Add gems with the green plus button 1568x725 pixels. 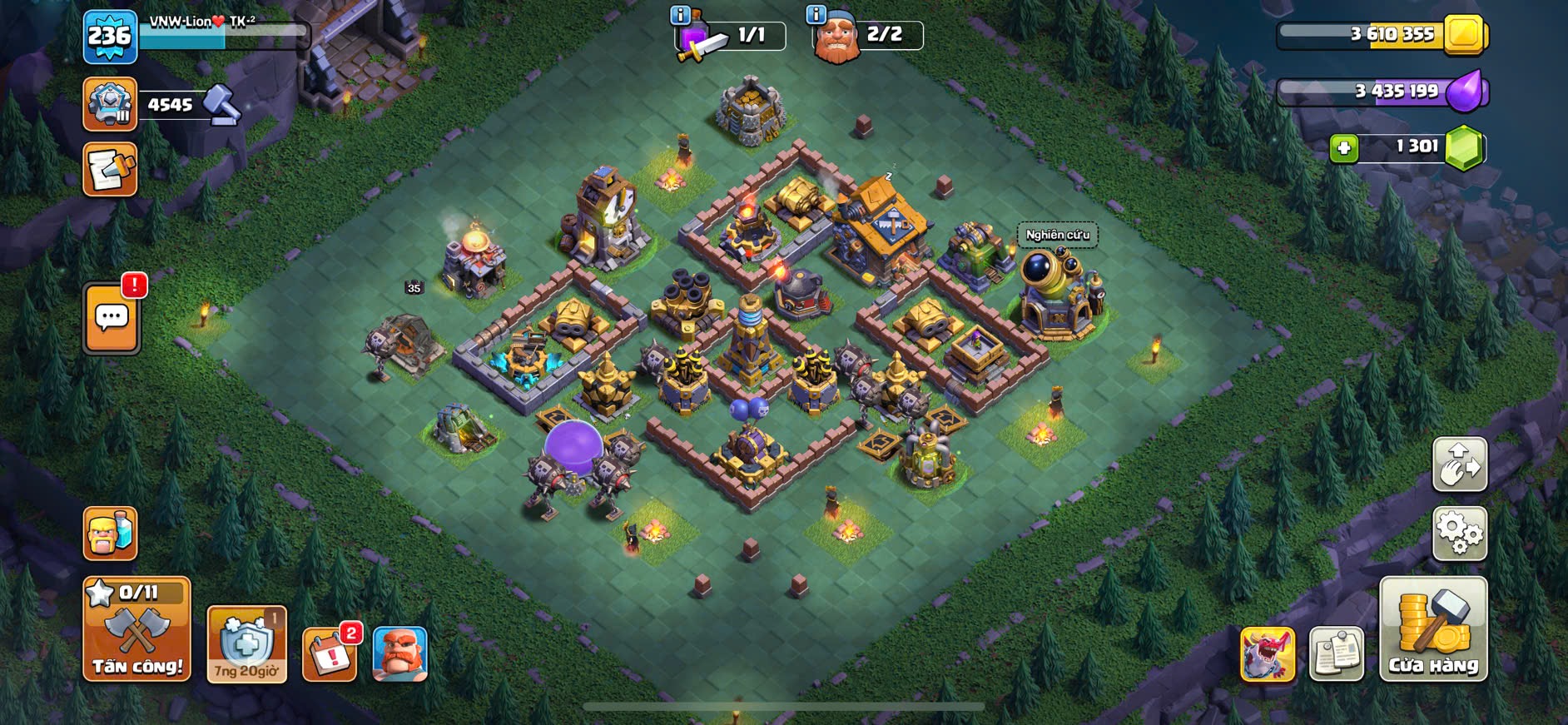[1343, 148]
